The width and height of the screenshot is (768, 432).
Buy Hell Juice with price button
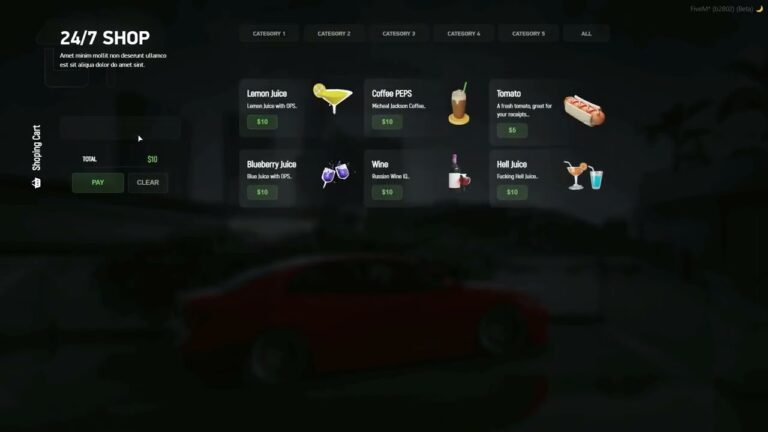(512, 192)
